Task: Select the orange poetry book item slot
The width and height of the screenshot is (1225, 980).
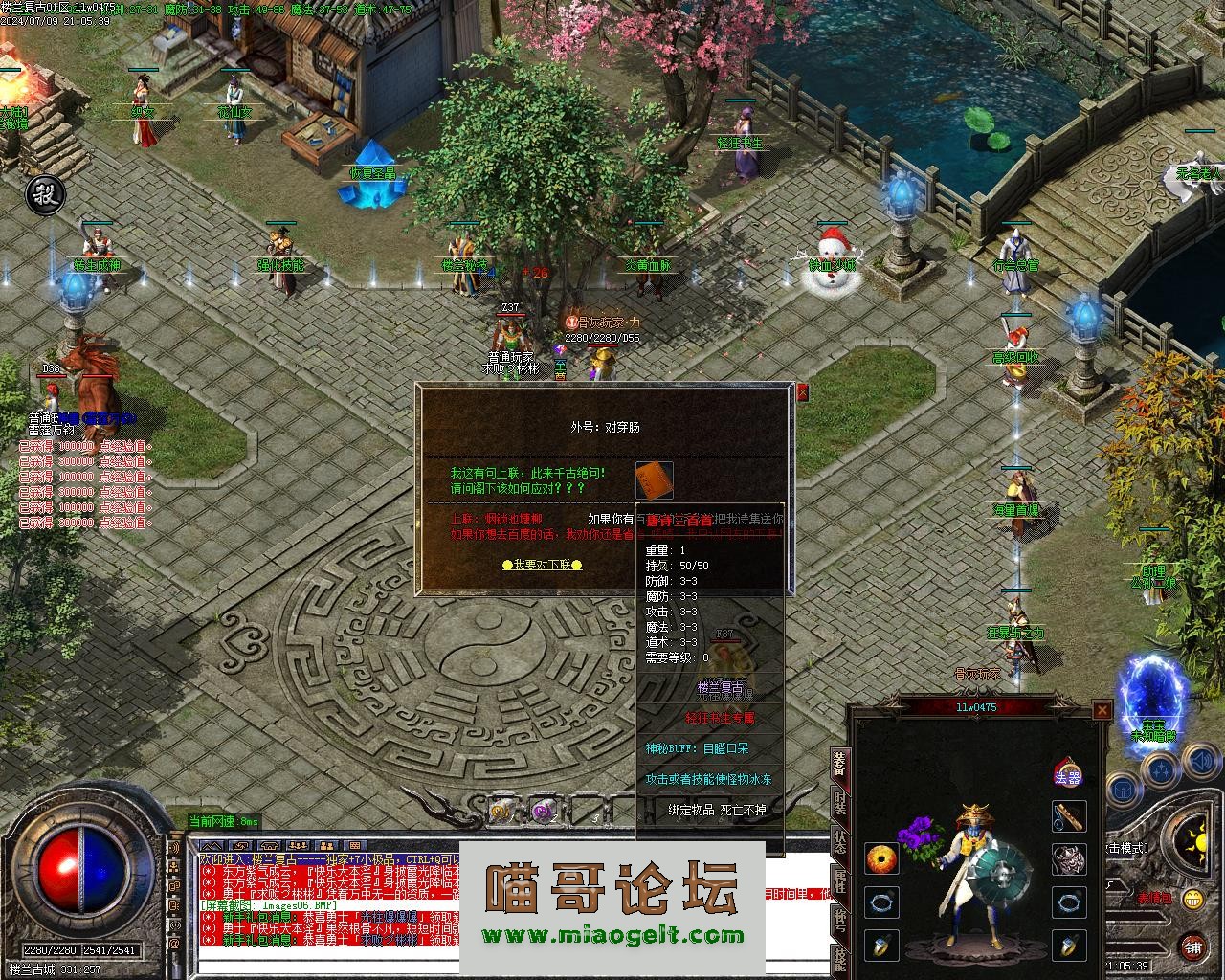Action: [655, 479]
